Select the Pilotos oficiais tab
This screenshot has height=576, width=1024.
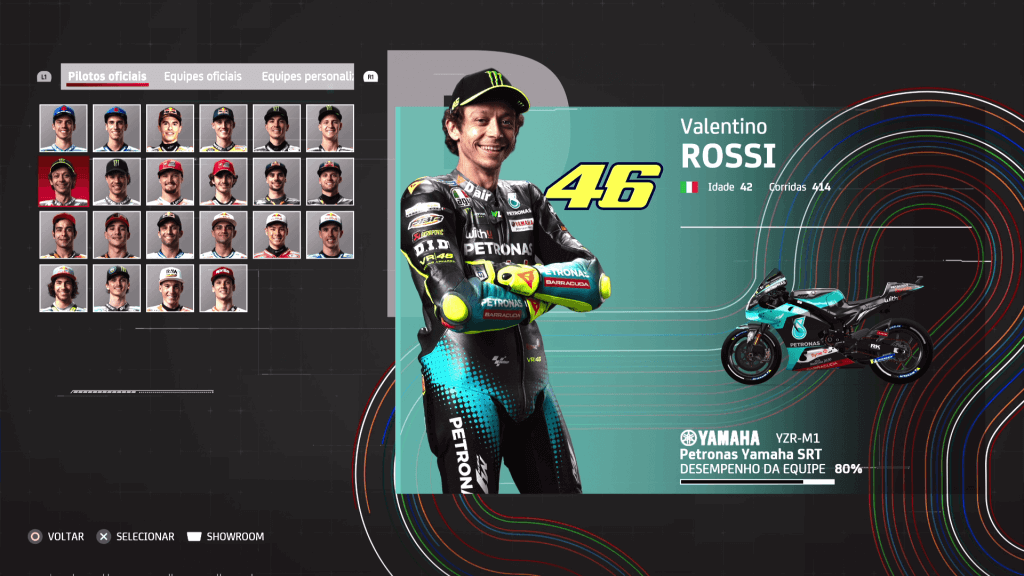pyautogui.click(x=107, y=77)
